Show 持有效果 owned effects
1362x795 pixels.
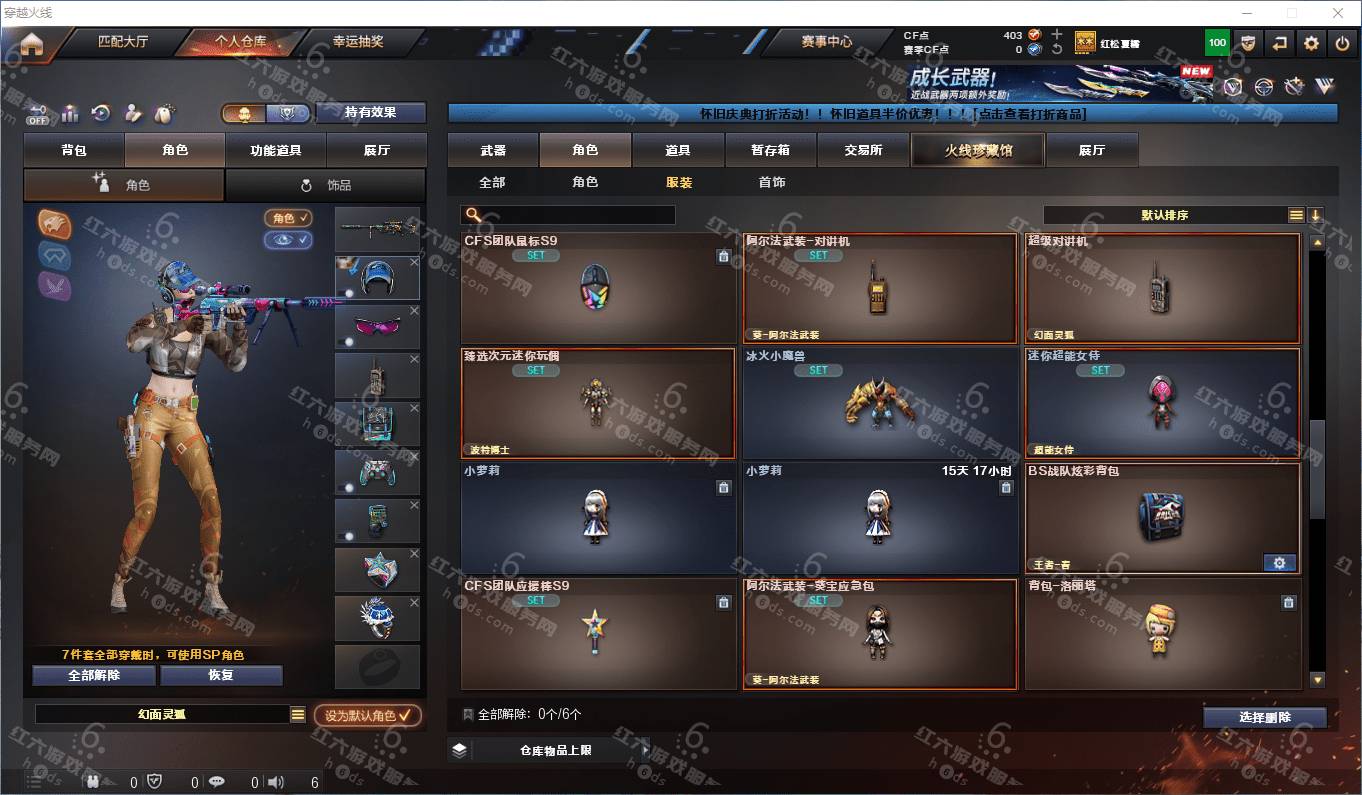point(370,112)
